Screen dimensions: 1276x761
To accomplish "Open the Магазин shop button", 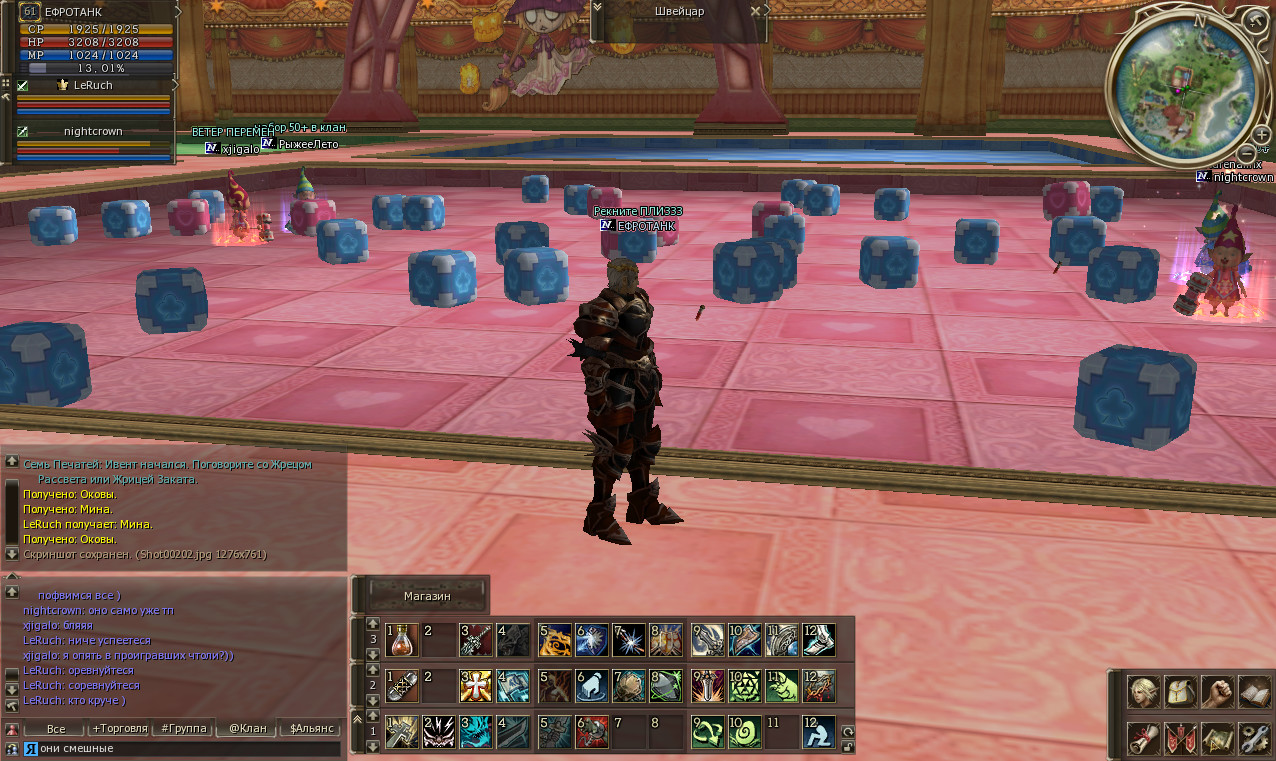I will tap(427, 595).
